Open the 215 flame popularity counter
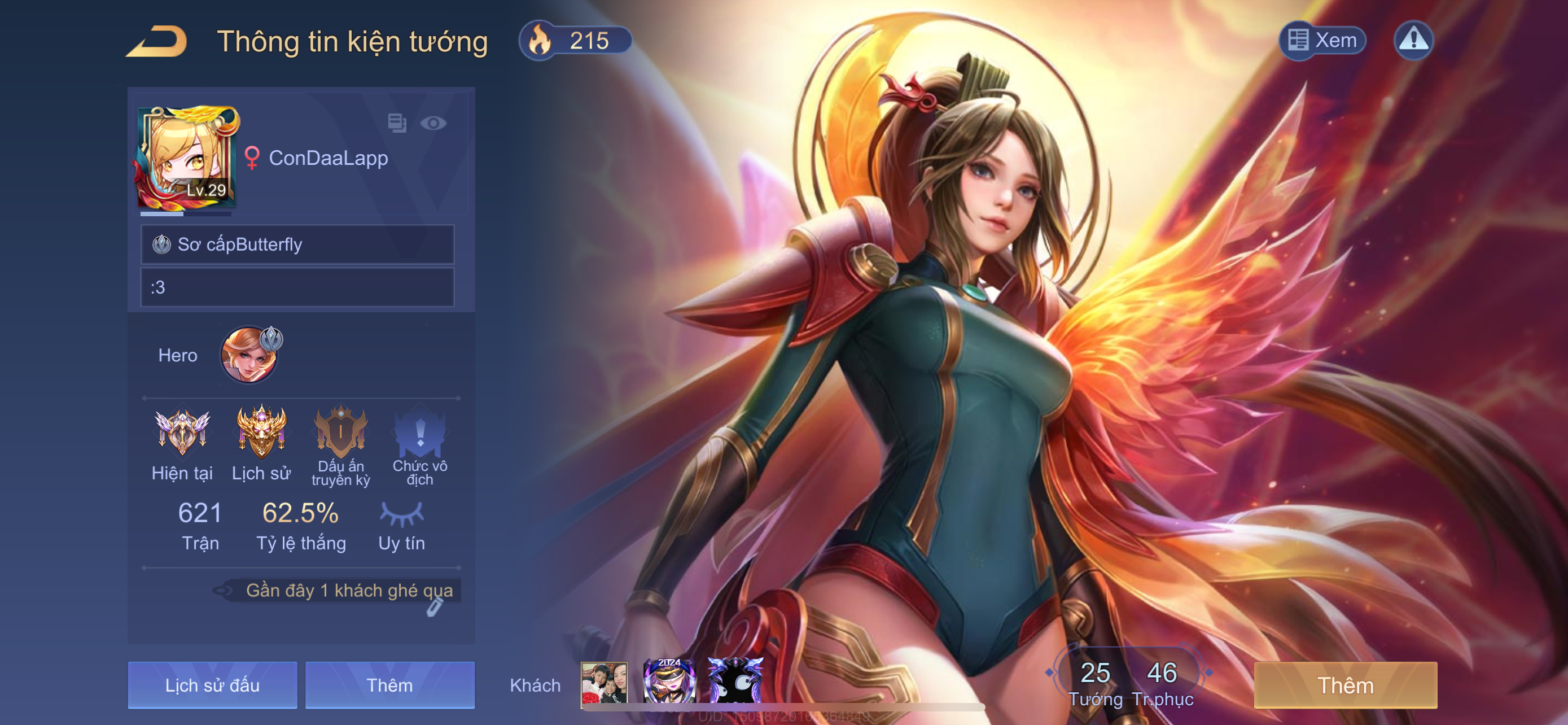 pyautogui.click(x=575, y=41)
